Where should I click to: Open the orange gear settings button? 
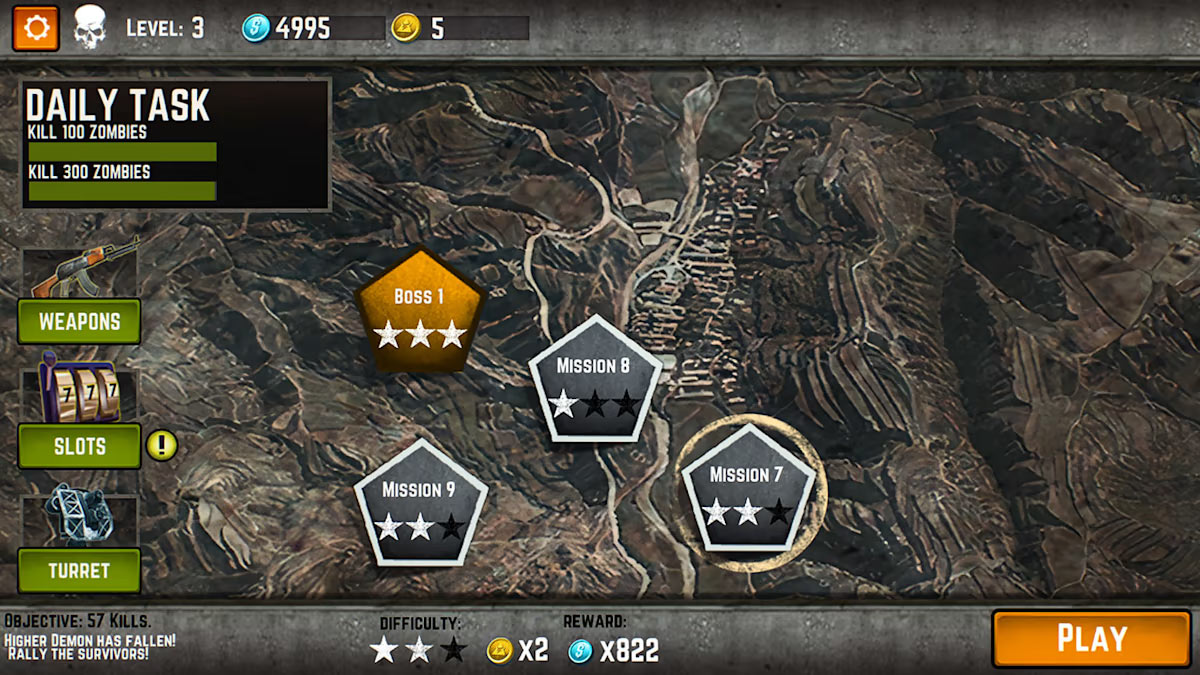click(x=36, y=28)
